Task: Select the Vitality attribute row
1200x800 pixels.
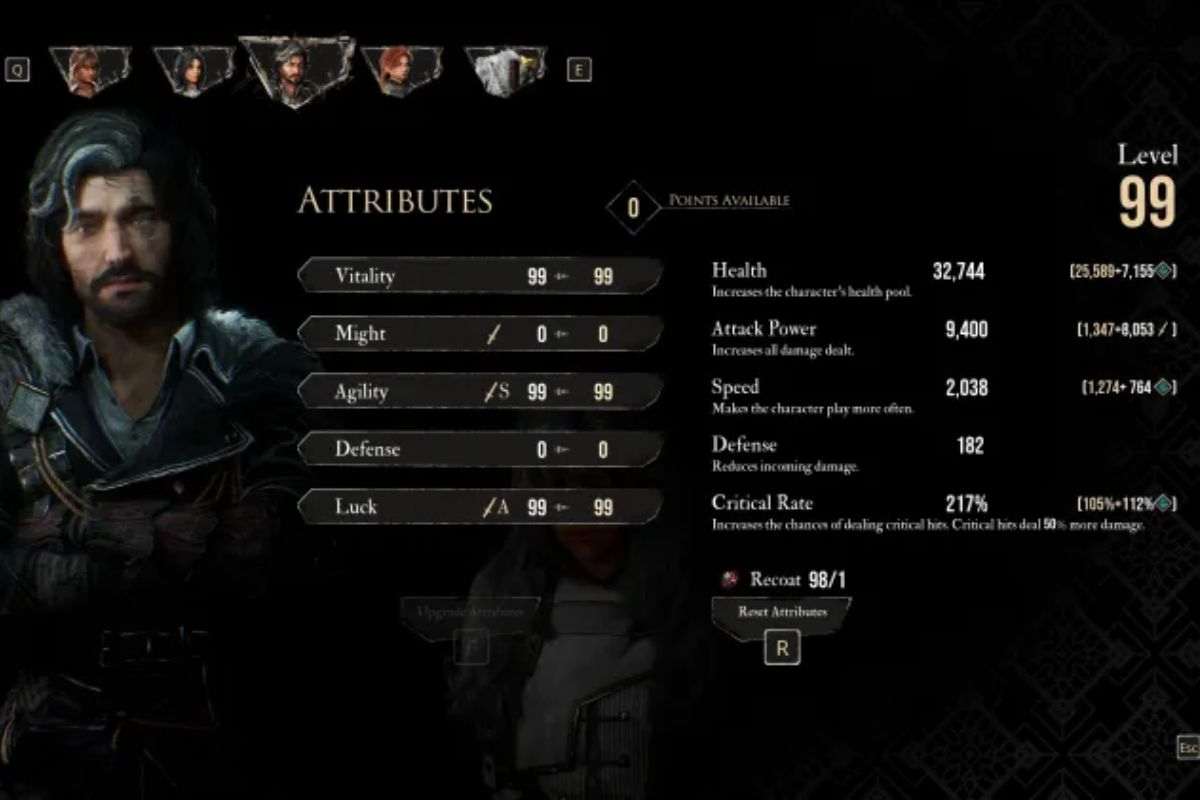Action: [480, 276]
